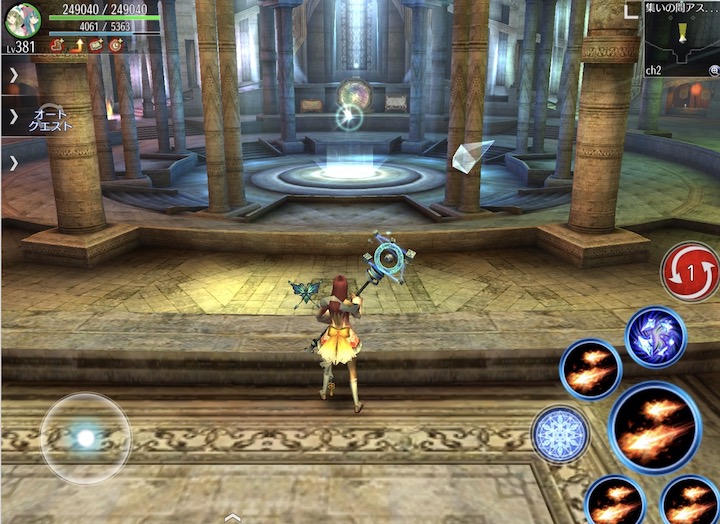Screen dimensions: 720x524
Task: Tap the red swap button labeled 1
Action: pos(690,272)
